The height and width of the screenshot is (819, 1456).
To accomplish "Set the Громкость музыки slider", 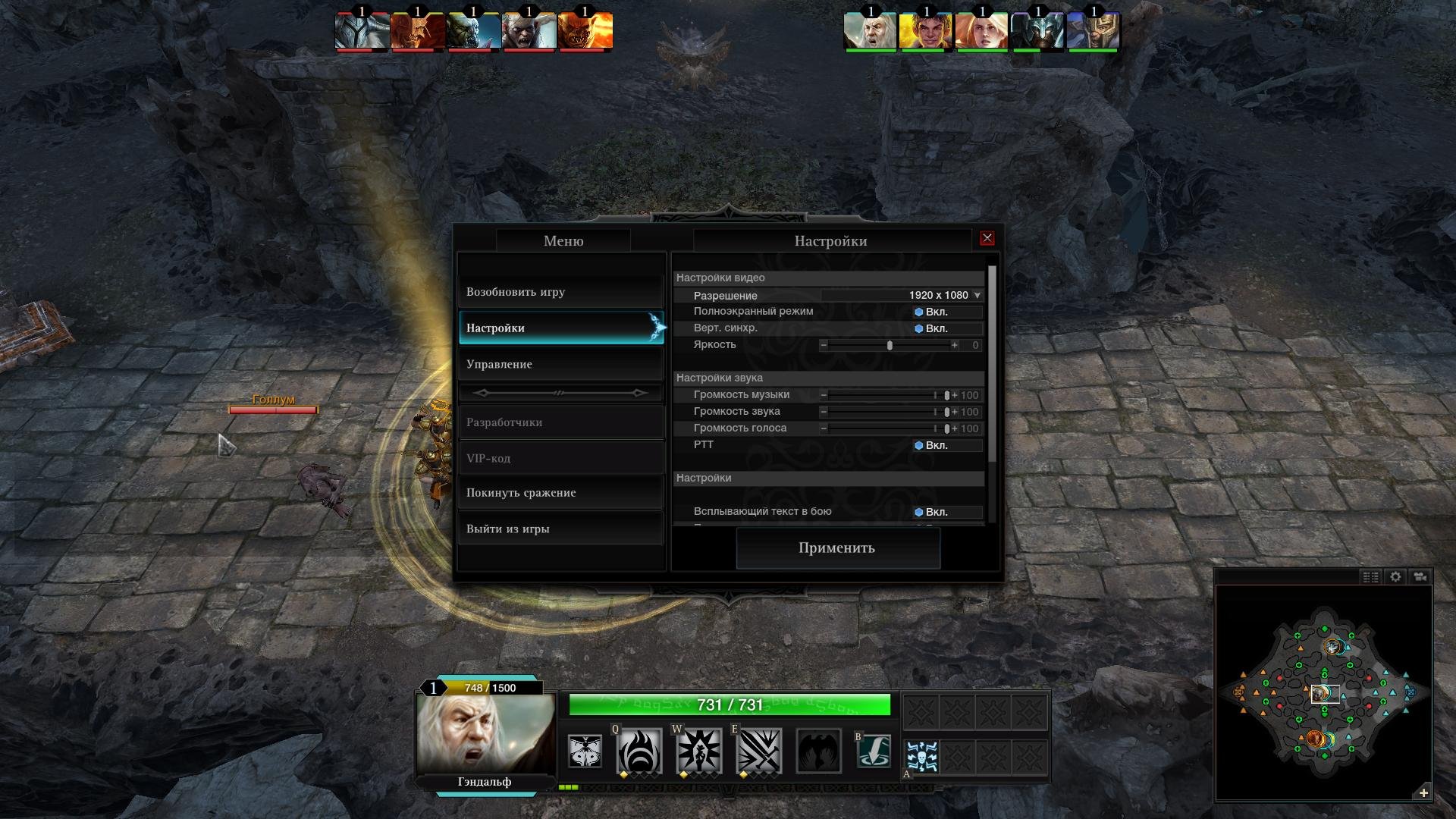I will coord(946,395).
